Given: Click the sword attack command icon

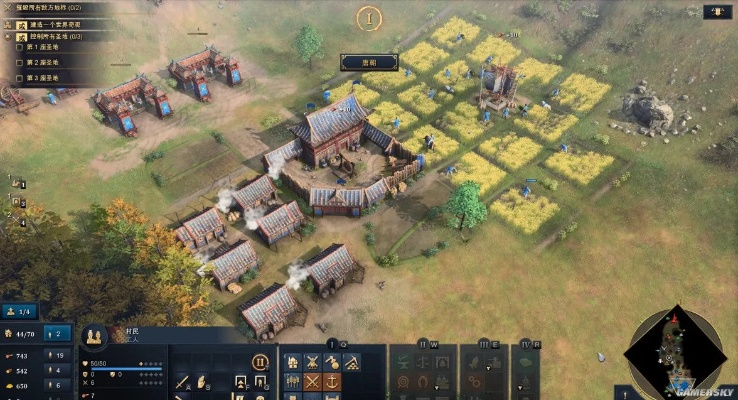Looking at the screenshot, I should coord(183,381).
